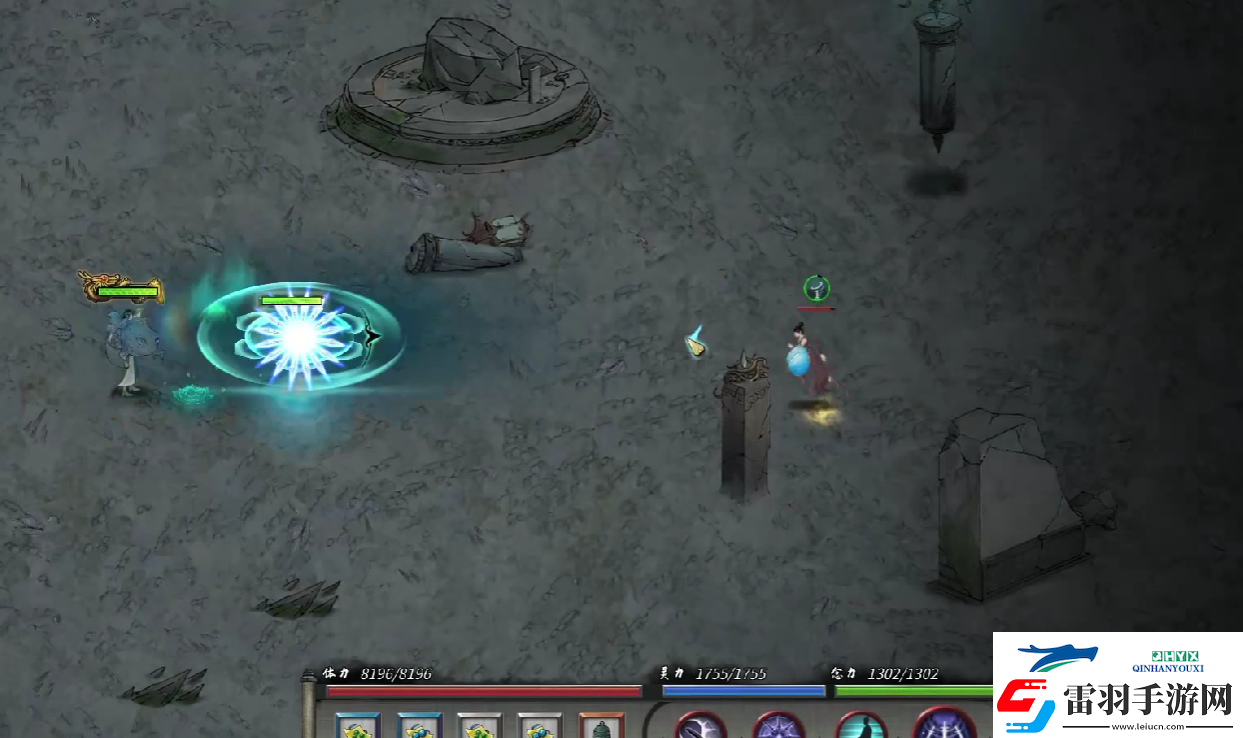This screenshot has width=1243, height=738.
Task: Click the 雷羽手游网 watermark logo
Action: click(x=1118, y=686)
